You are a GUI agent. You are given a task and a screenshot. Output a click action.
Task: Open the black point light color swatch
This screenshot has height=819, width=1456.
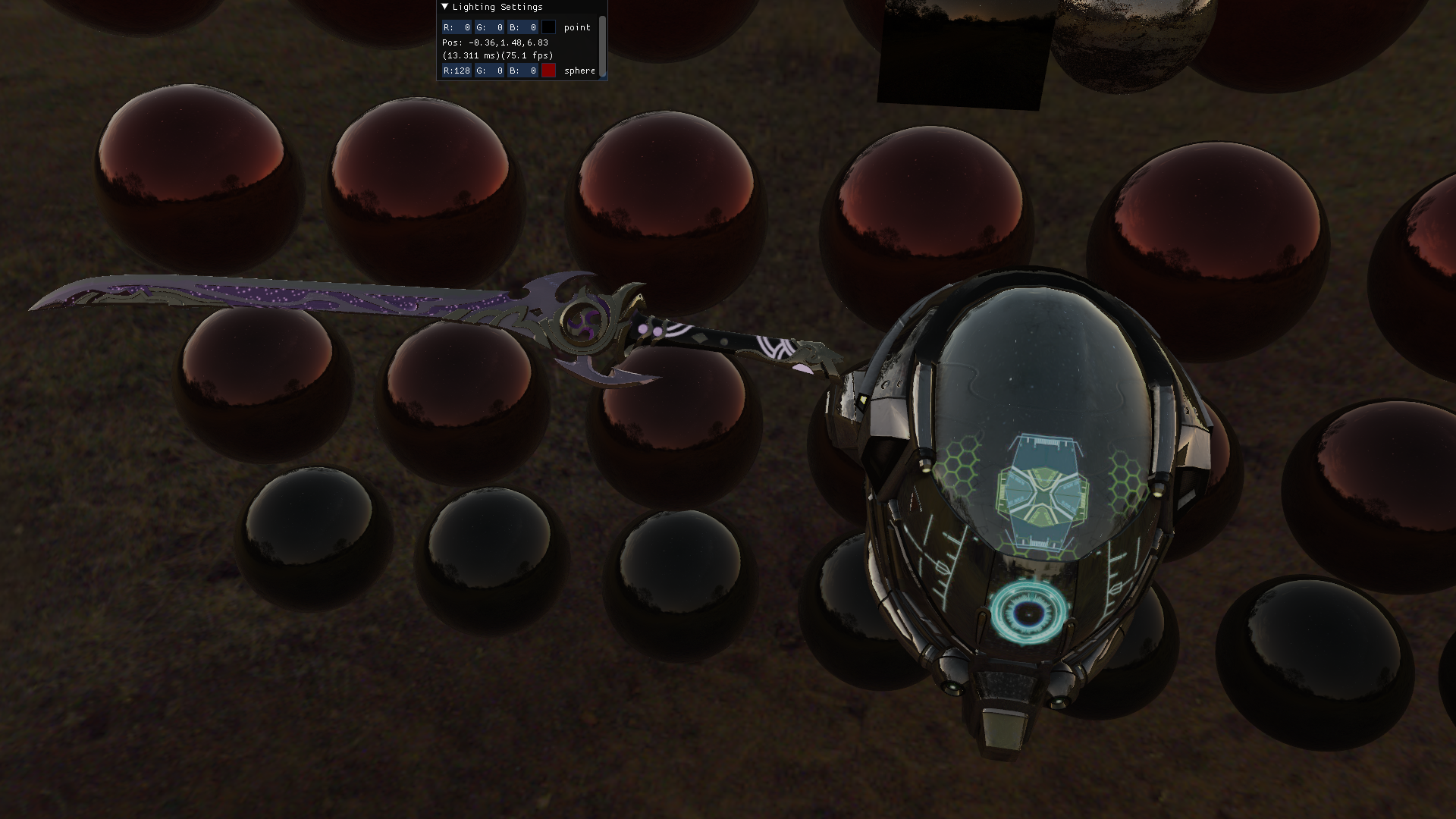[548, 27]
